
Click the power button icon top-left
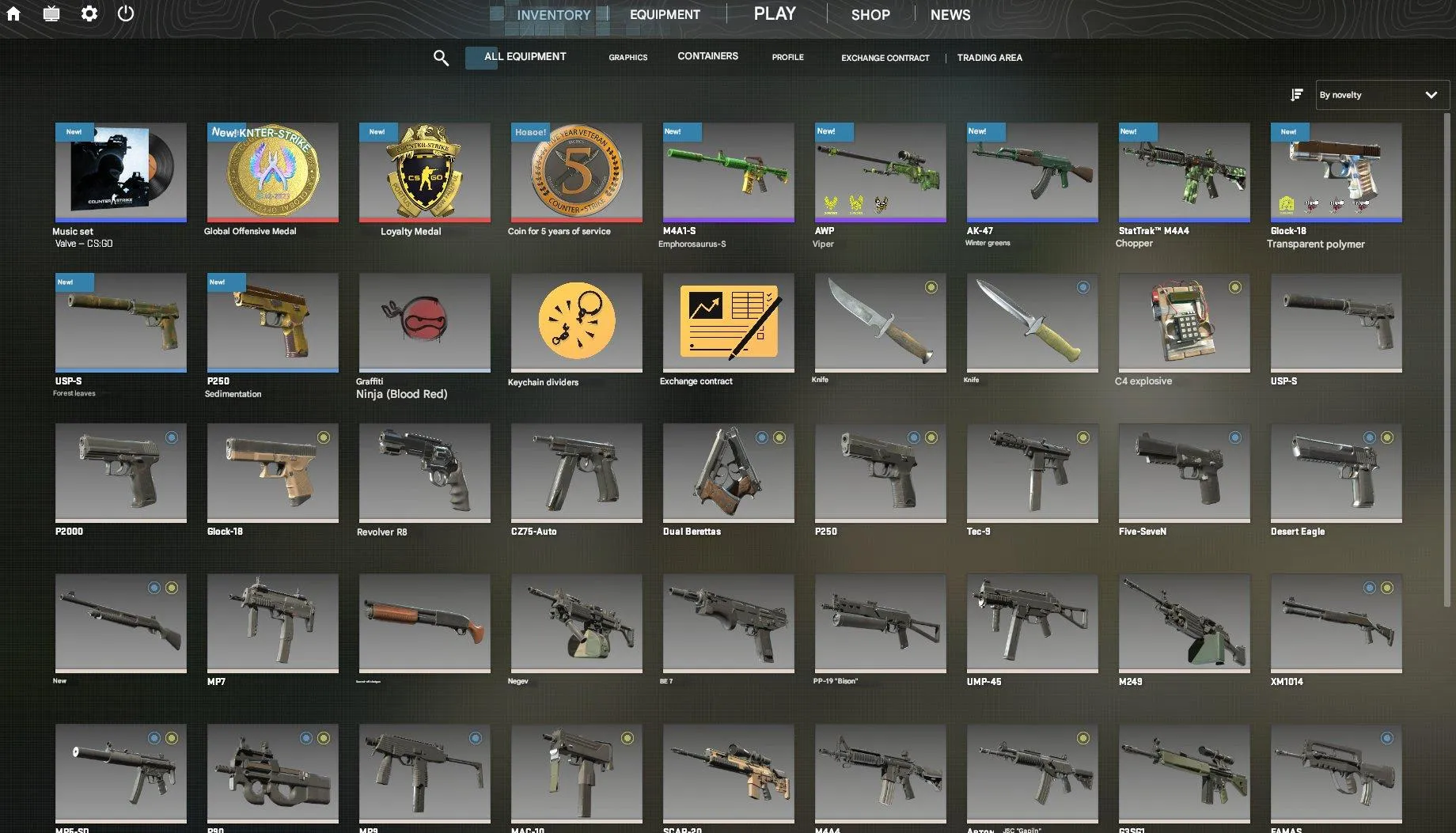pos(126,13)
